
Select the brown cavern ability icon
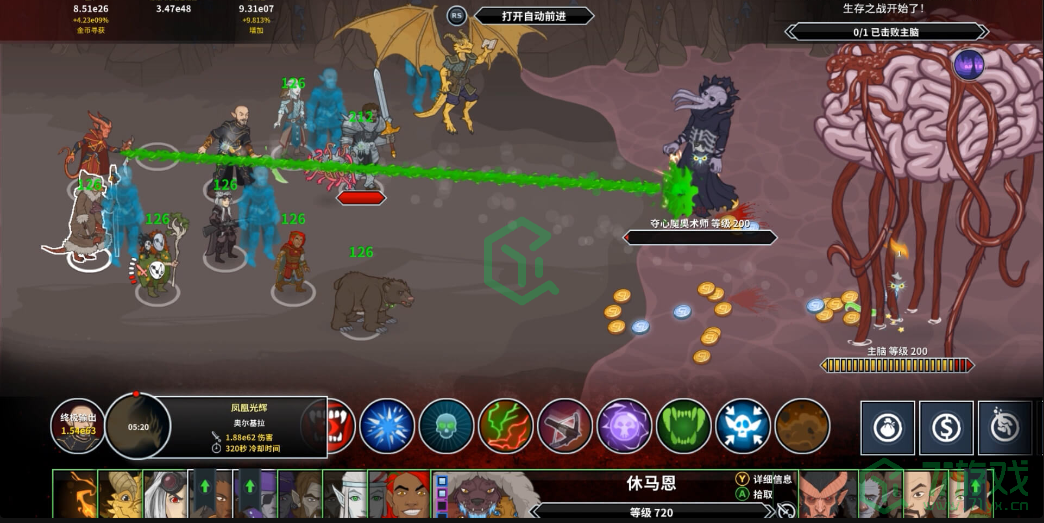[x=802, y=425]
